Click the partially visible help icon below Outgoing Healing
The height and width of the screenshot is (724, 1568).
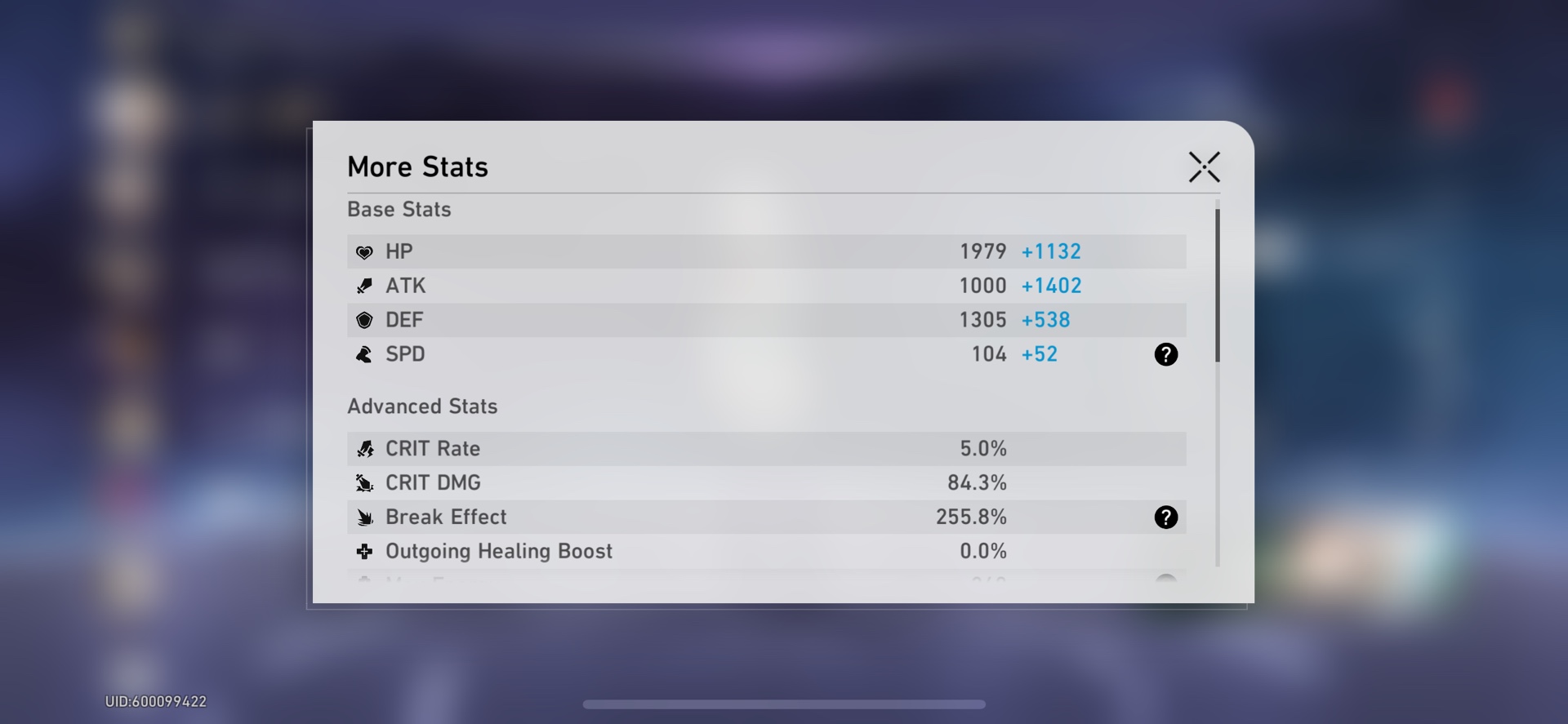(x=1166, y=581)
